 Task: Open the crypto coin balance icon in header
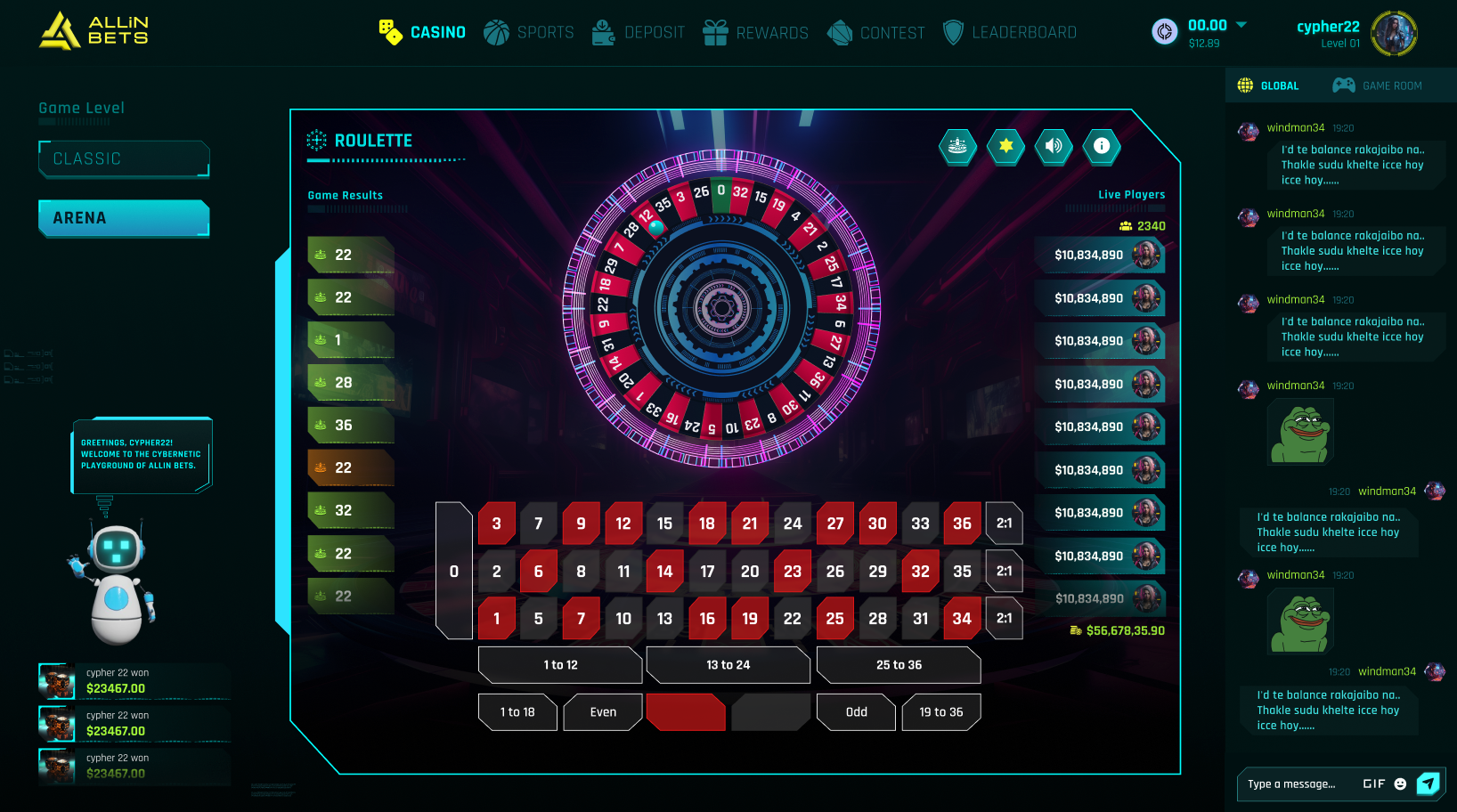1165,29
